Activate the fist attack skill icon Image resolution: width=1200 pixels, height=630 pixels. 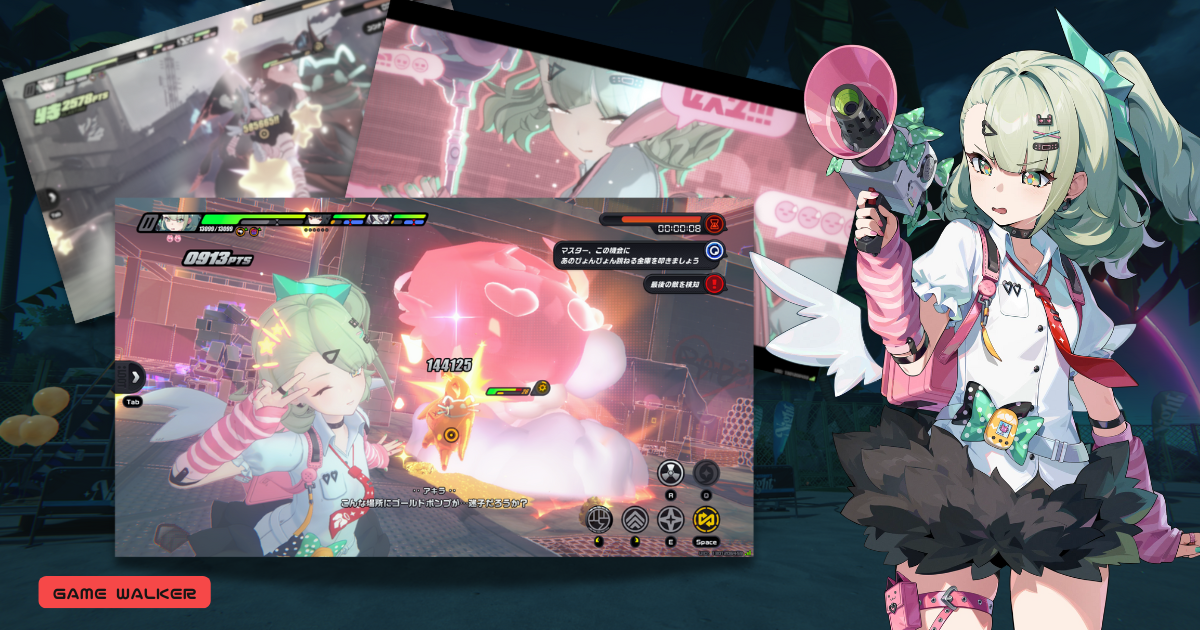598,520
